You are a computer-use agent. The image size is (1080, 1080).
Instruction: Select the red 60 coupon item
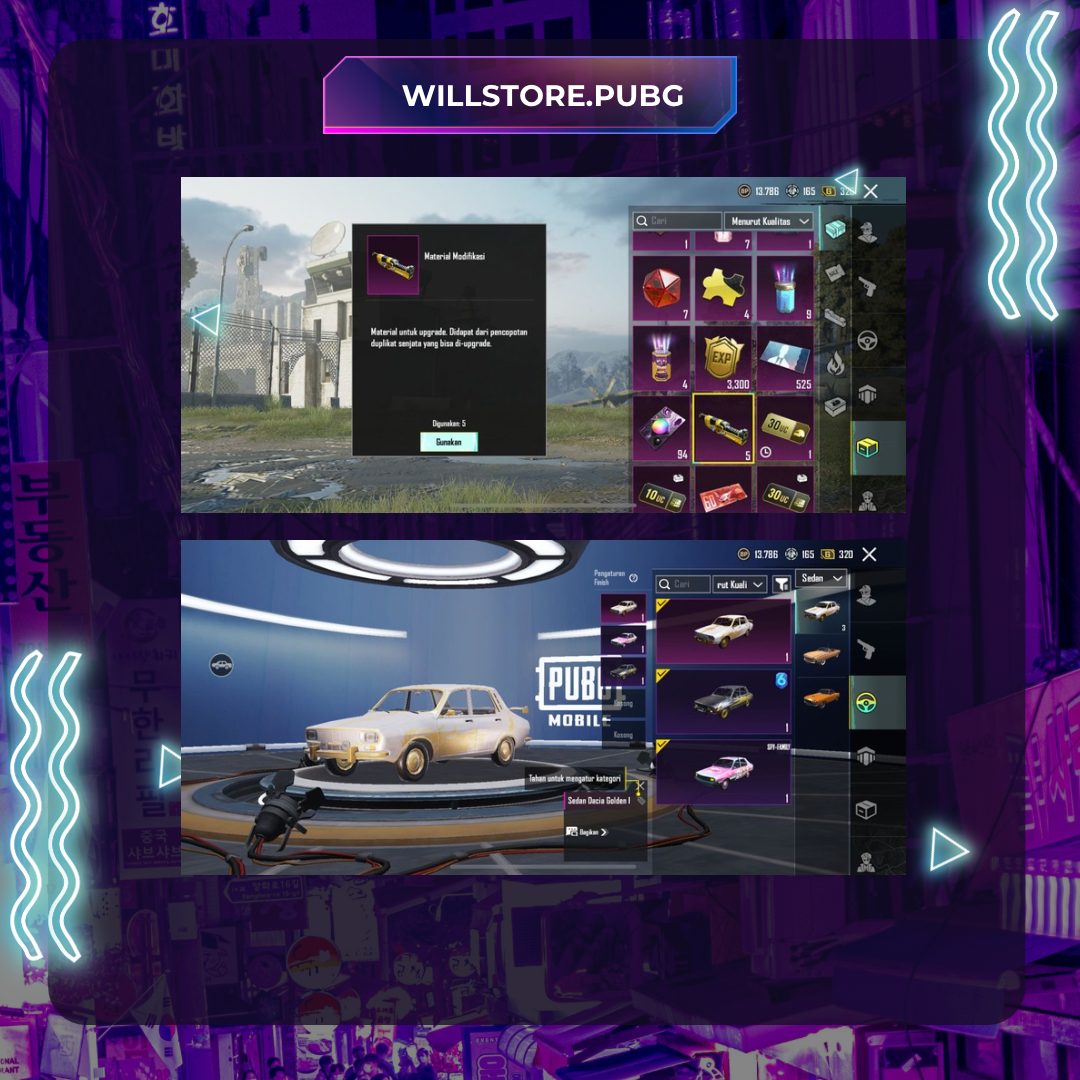[x=723, y=492]
